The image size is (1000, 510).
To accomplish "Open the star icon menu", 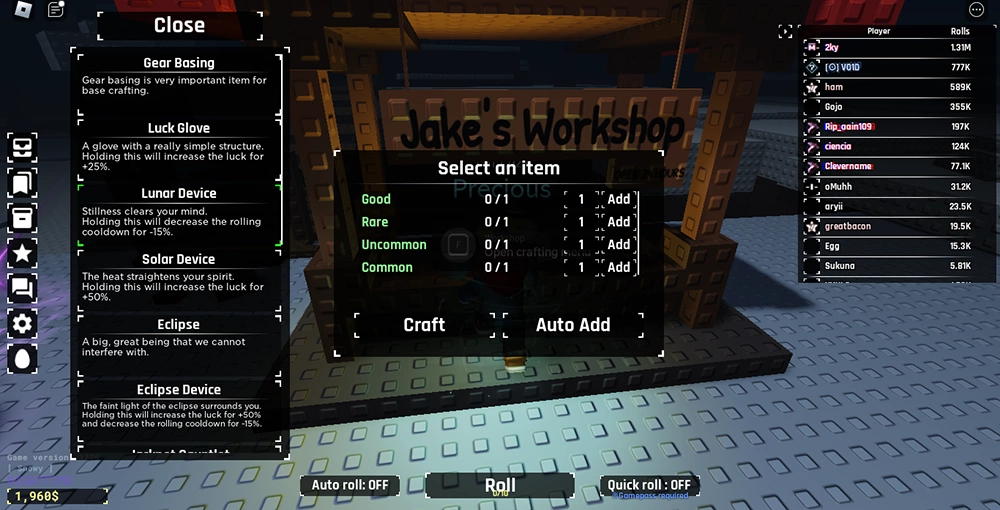I will click(x=22, y=252).
